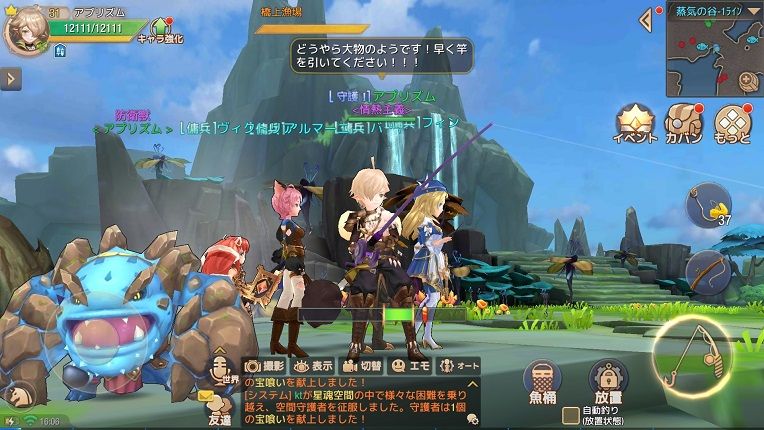Click the minimap magnifier zoom button
This screenshot has width=764, height=430.
[x=746, y=80]
